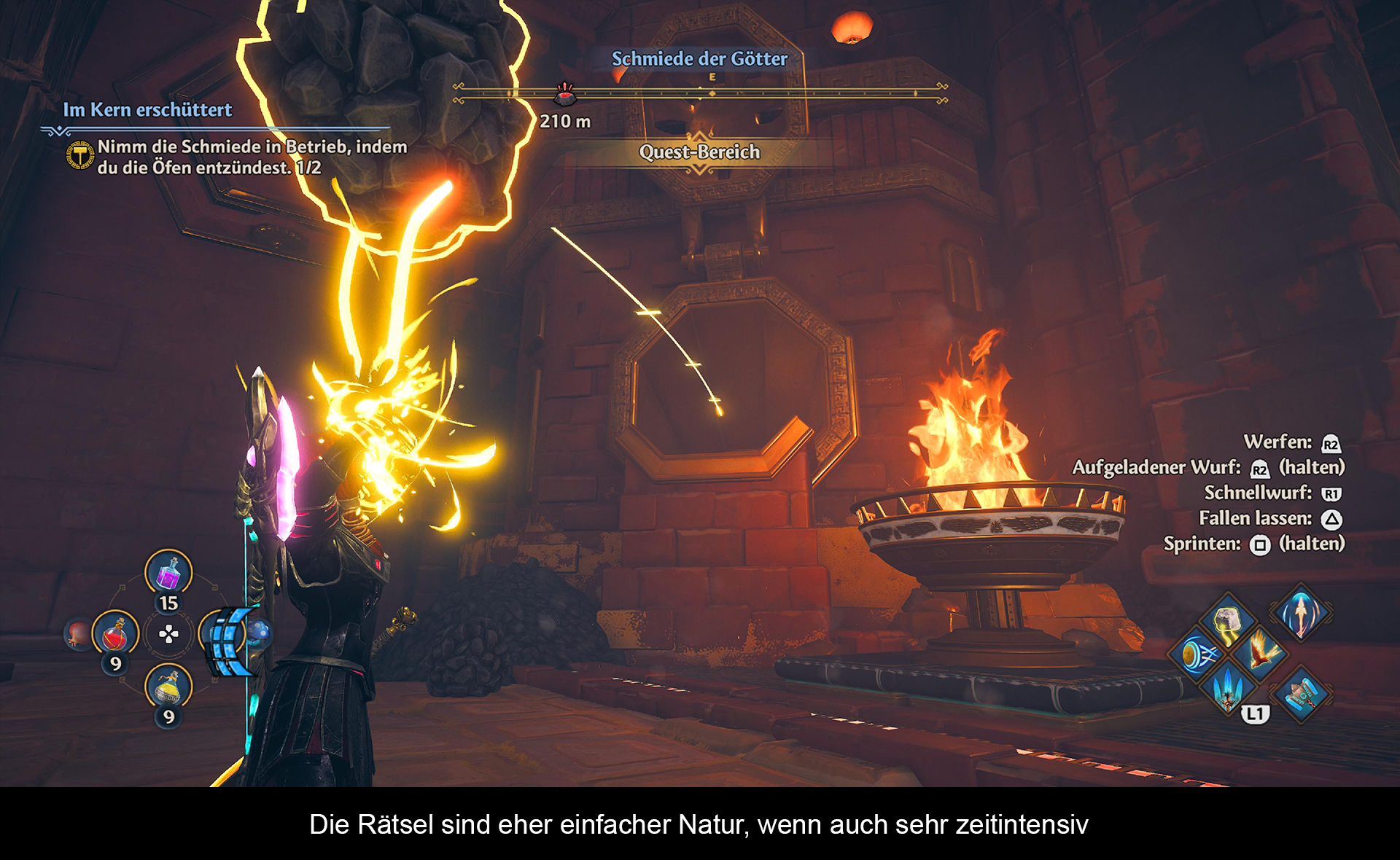Choose the yellow potion in the silver flask
This screenshot has width=1400, height=860.
(x=168, y=687)
